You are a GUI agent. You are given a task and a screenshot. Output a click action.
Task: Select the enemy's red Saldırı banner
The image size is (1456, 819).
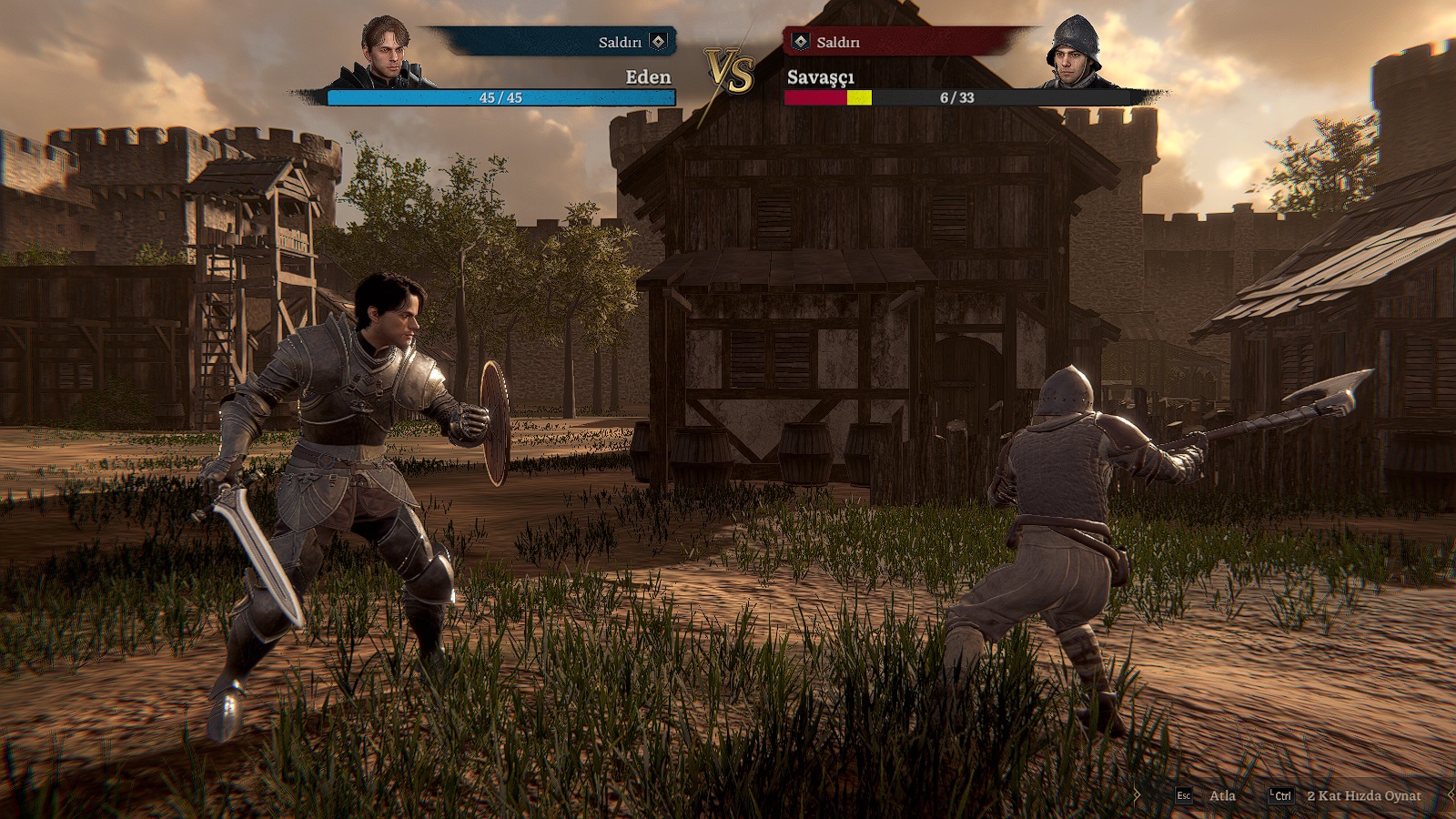[x=905, y=42]
